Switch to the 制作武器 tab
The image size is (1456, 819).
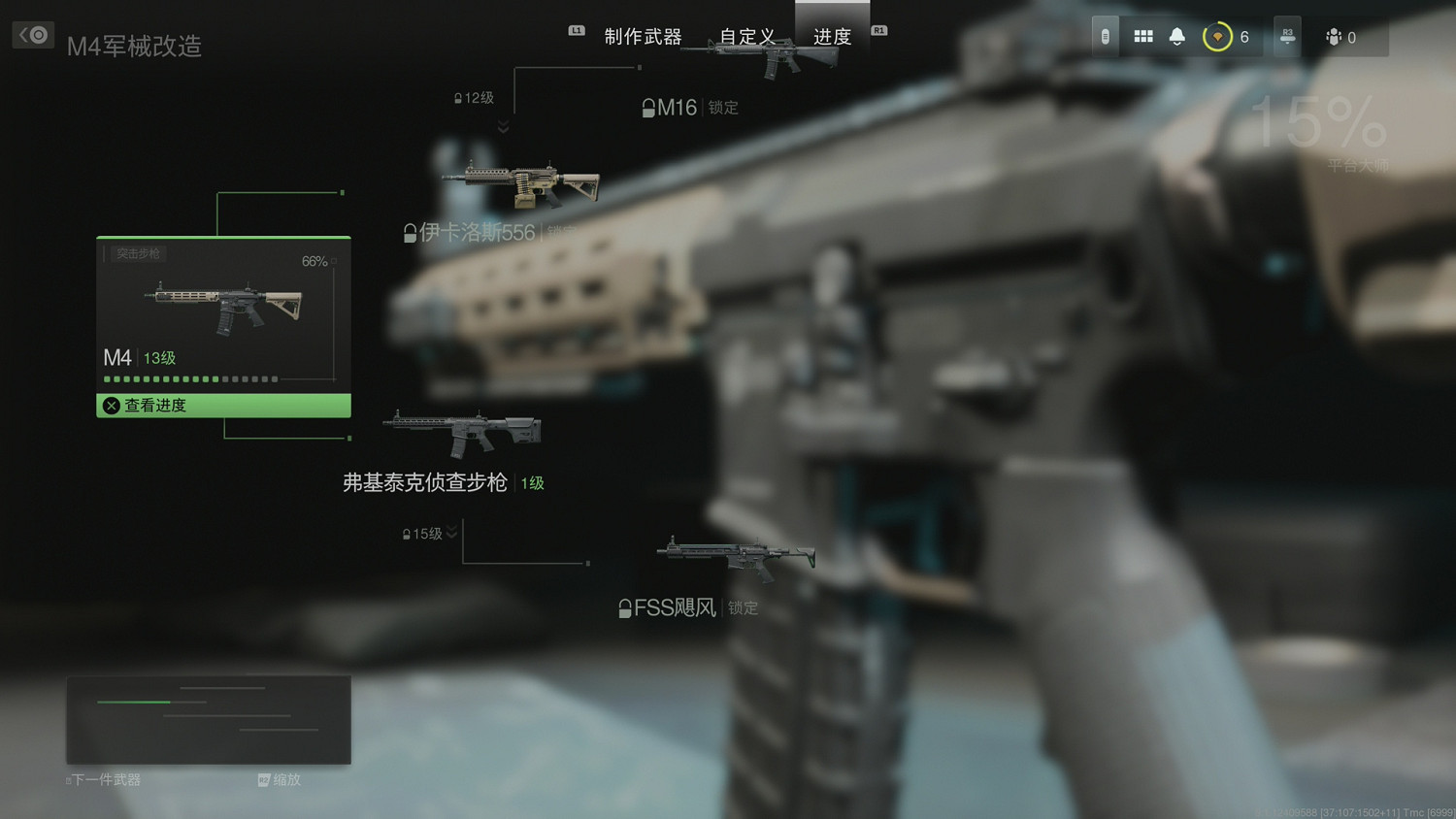[x=644, y=35]
